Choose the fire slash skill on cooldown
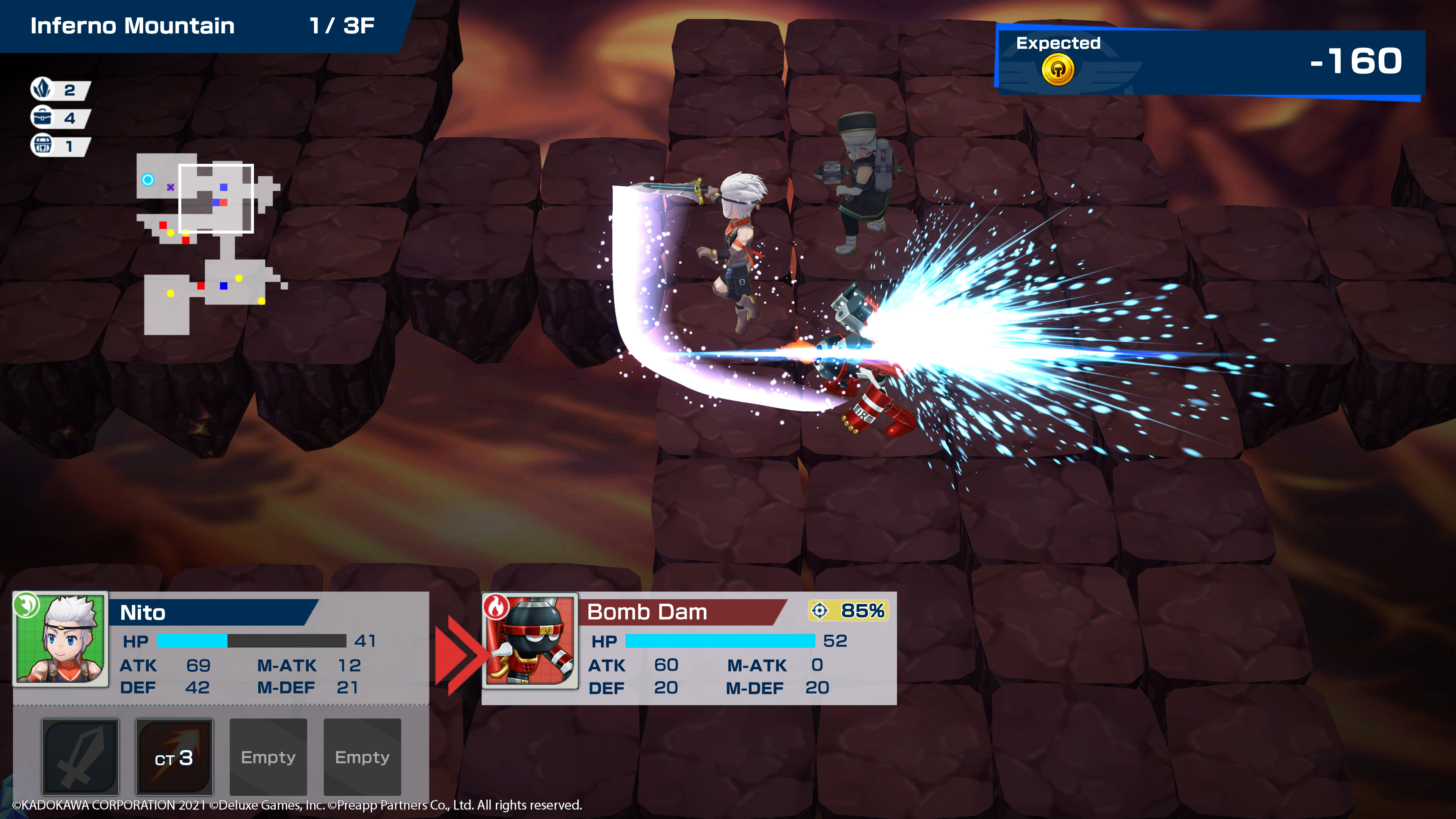Image resolution: width=1456 pixels, height=819 pixels. (174, 756)
